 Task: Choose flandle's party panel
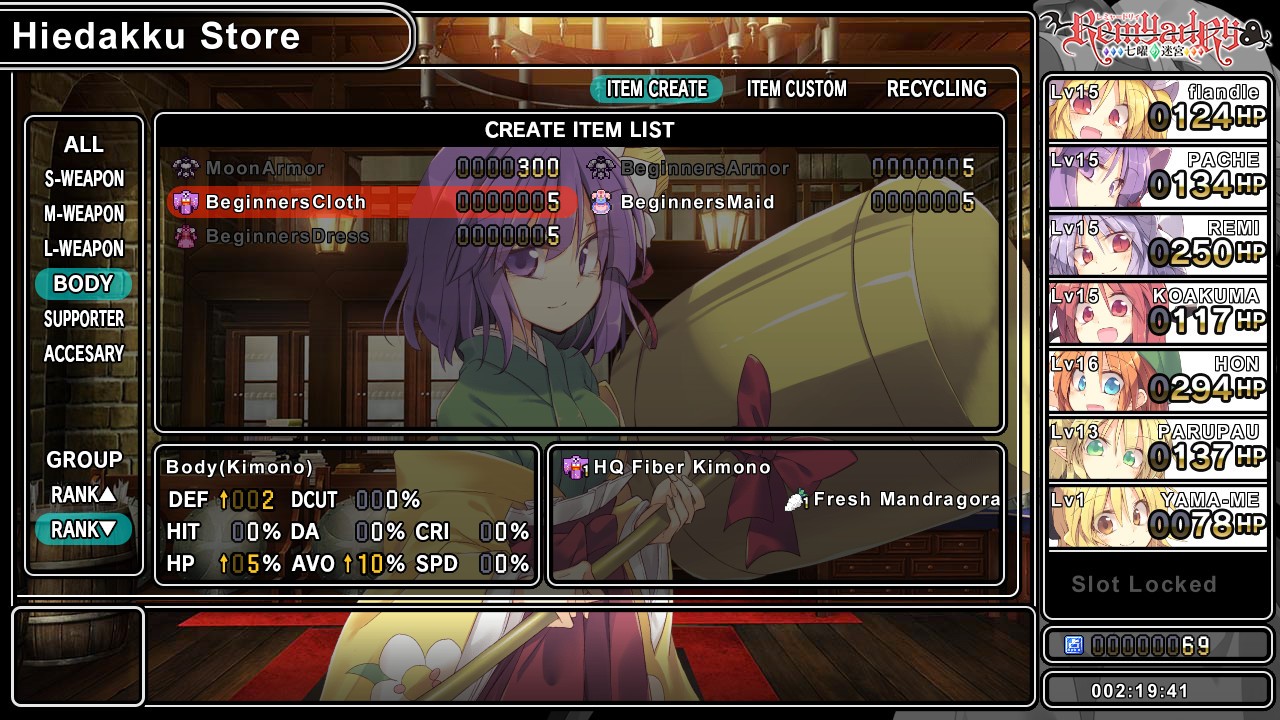pyautogui.click(x=1157, y=109)
